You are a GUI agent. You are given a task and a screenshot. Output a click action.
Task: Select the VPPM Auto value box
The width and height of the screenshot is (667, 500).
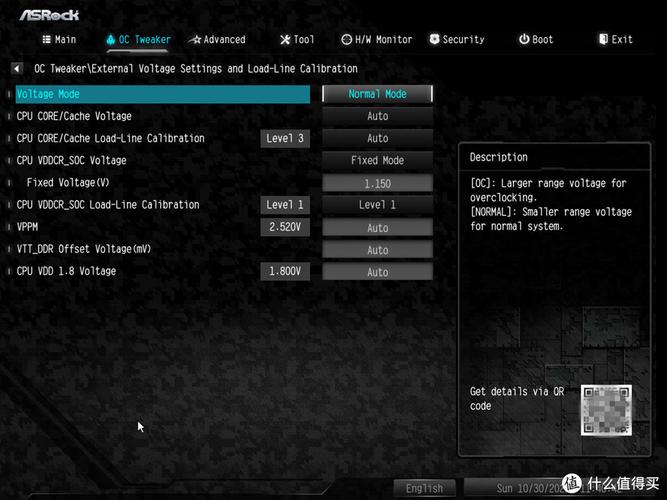pyautogui.click(x=377, y=228)
